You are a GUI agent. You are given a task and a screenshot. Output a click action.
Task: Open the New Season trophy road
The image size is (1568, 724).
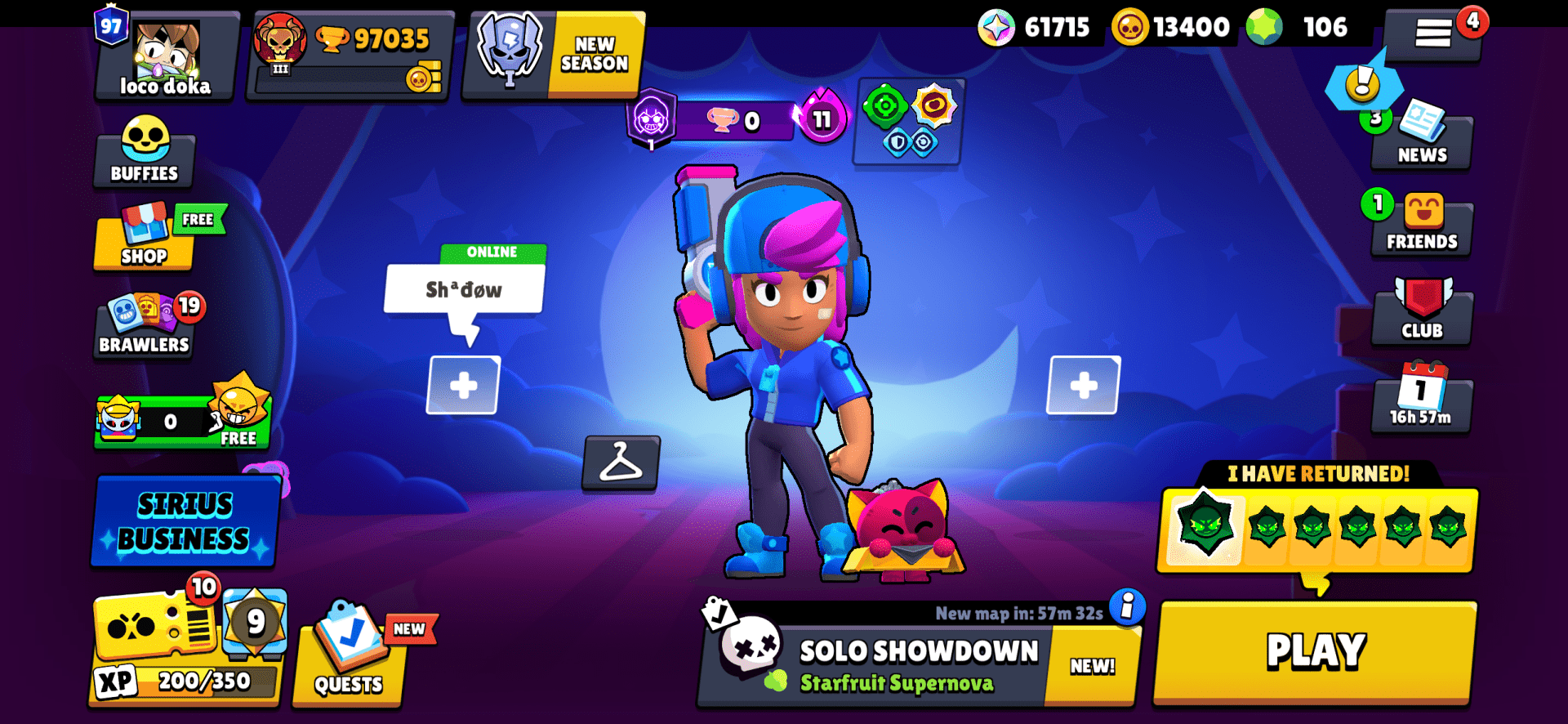[551, 53]
